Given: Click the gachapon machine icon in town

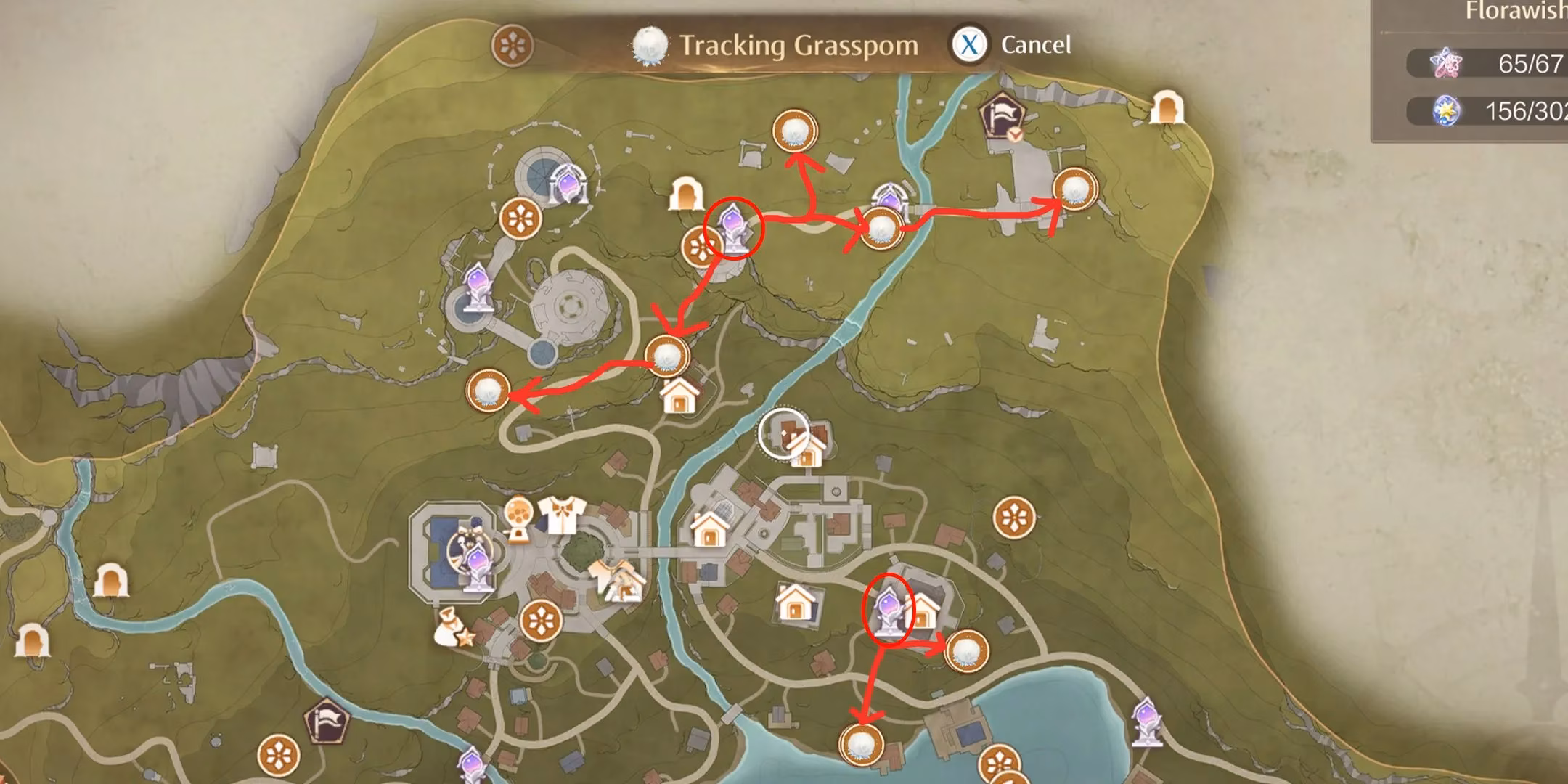Looking at the screenshot, I should 518,517.
